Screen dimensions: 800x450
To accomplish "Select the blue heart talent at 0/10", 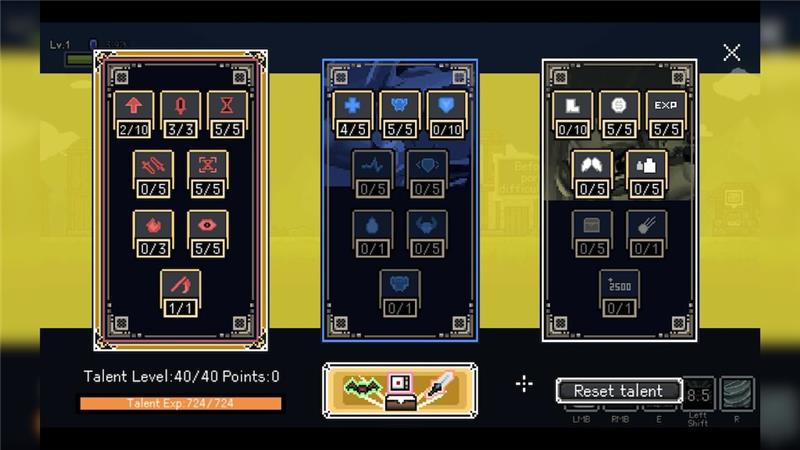I will click(x=447, y=108).
